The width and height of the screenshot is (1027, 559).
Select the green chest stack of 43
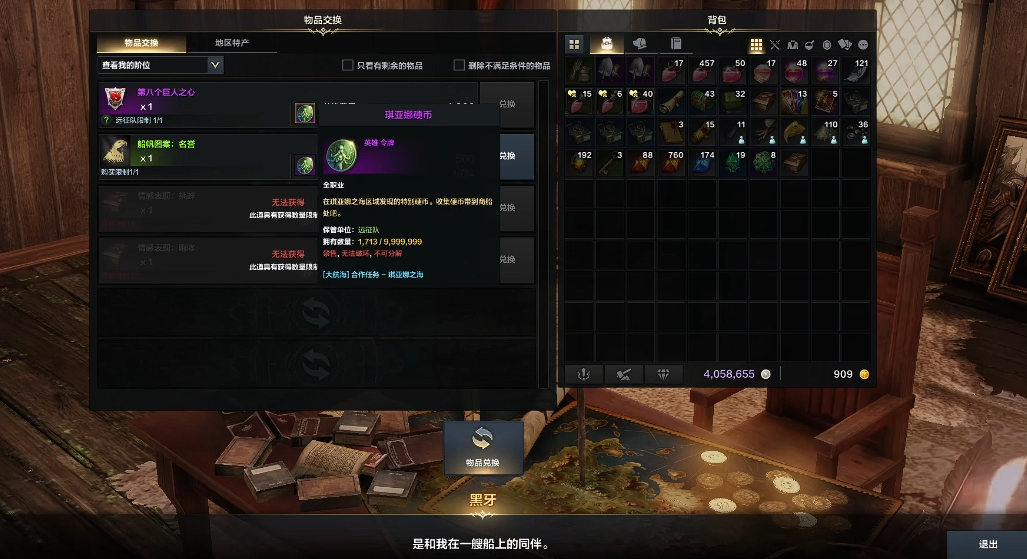pyautogui.click(x=702, y=102)
